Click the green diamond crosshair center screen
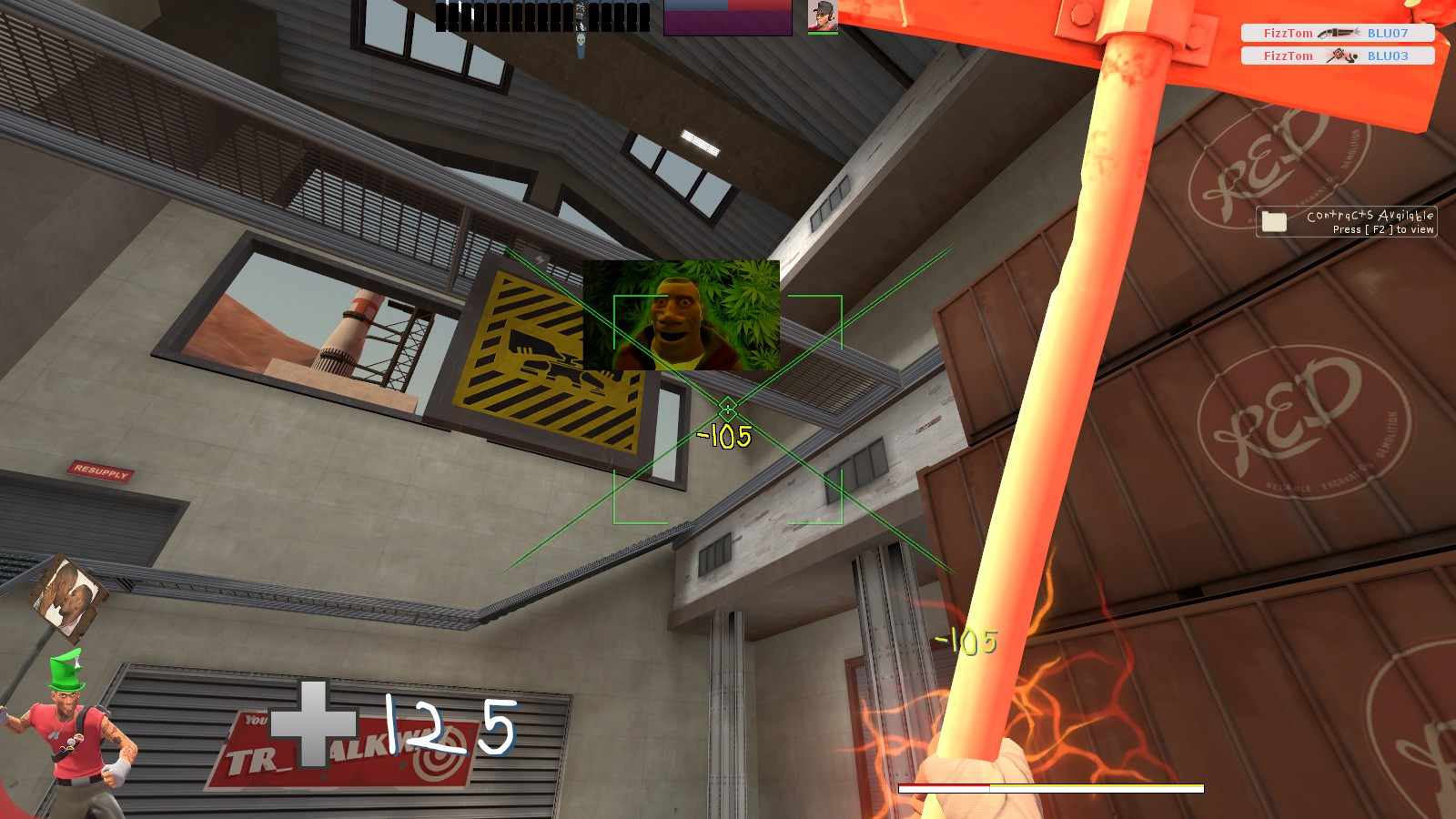 (x=727, y=407)
